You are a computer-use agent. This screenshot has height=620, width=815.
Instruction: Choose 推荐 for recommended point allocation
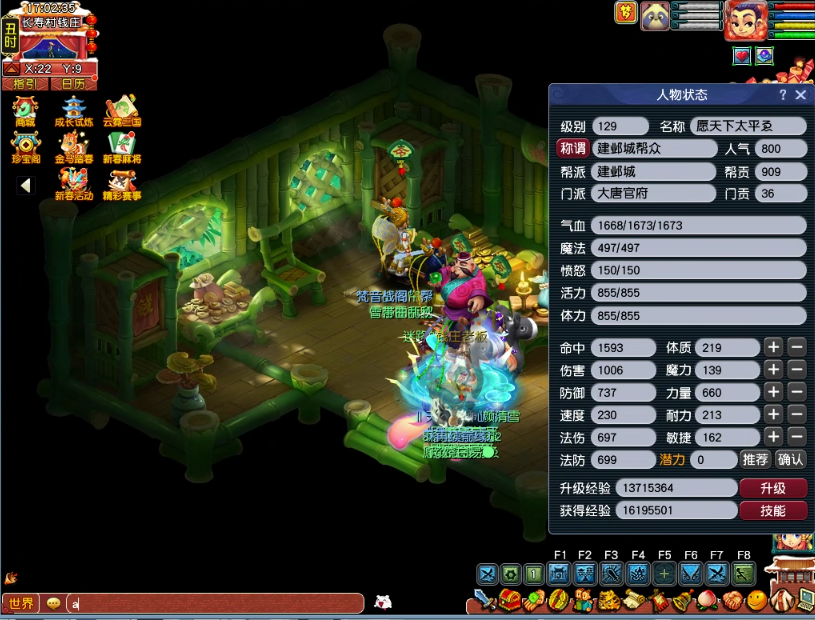tap(755, 460)
